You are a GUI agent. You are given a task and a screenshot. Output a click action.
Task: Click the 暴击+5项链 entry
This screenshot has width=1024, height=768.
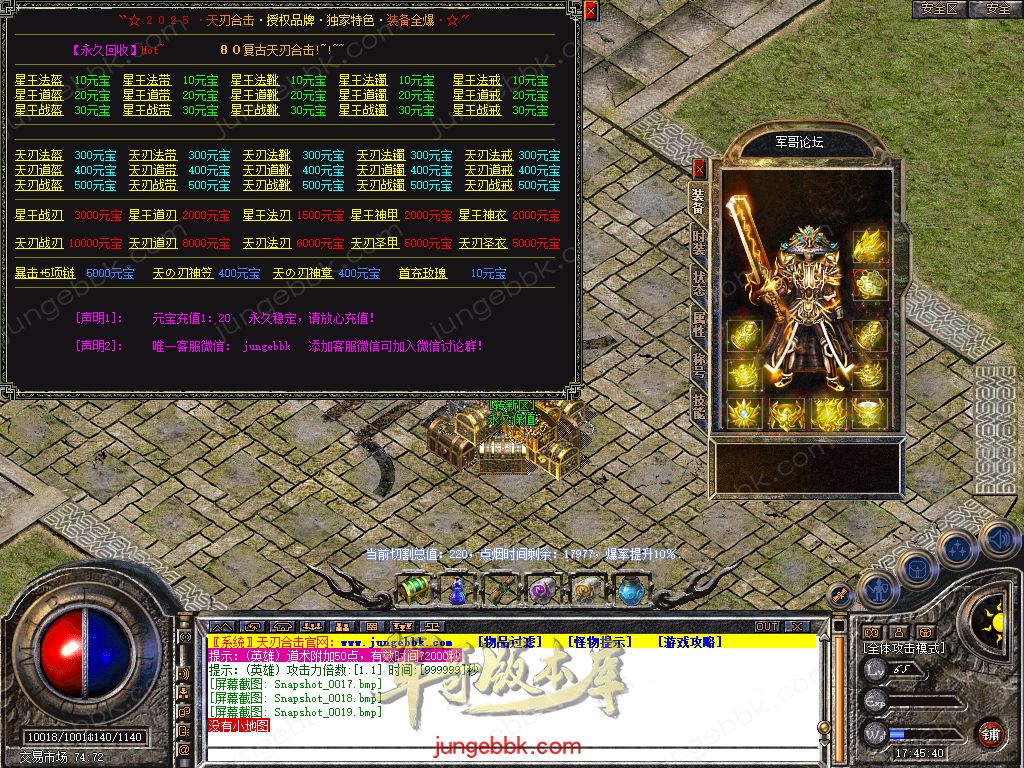[x=45, y=273]
